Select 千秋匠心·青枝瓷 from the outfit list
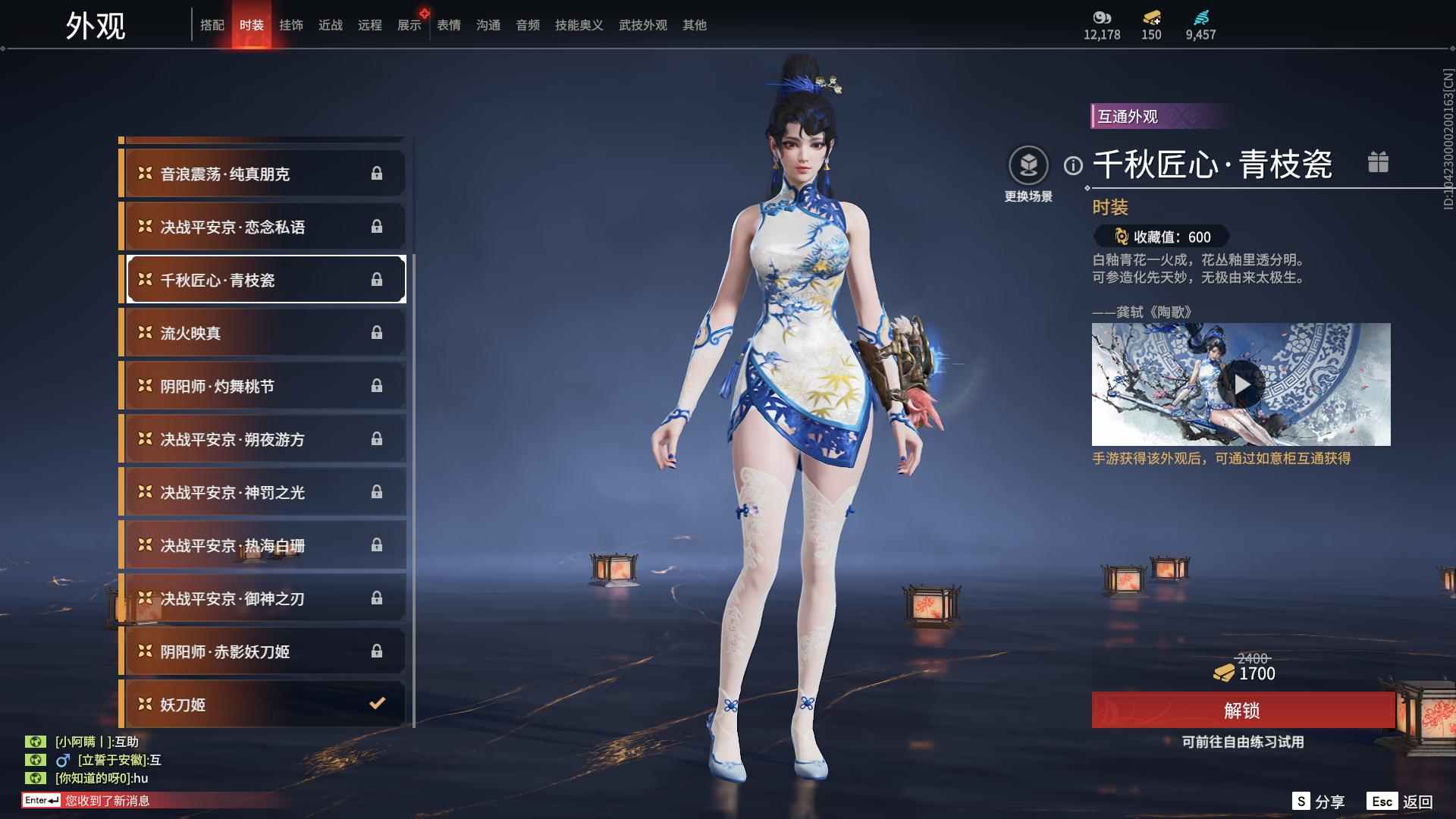The width and height of the screenshot is (1456, 819). (x=262, y=279)
